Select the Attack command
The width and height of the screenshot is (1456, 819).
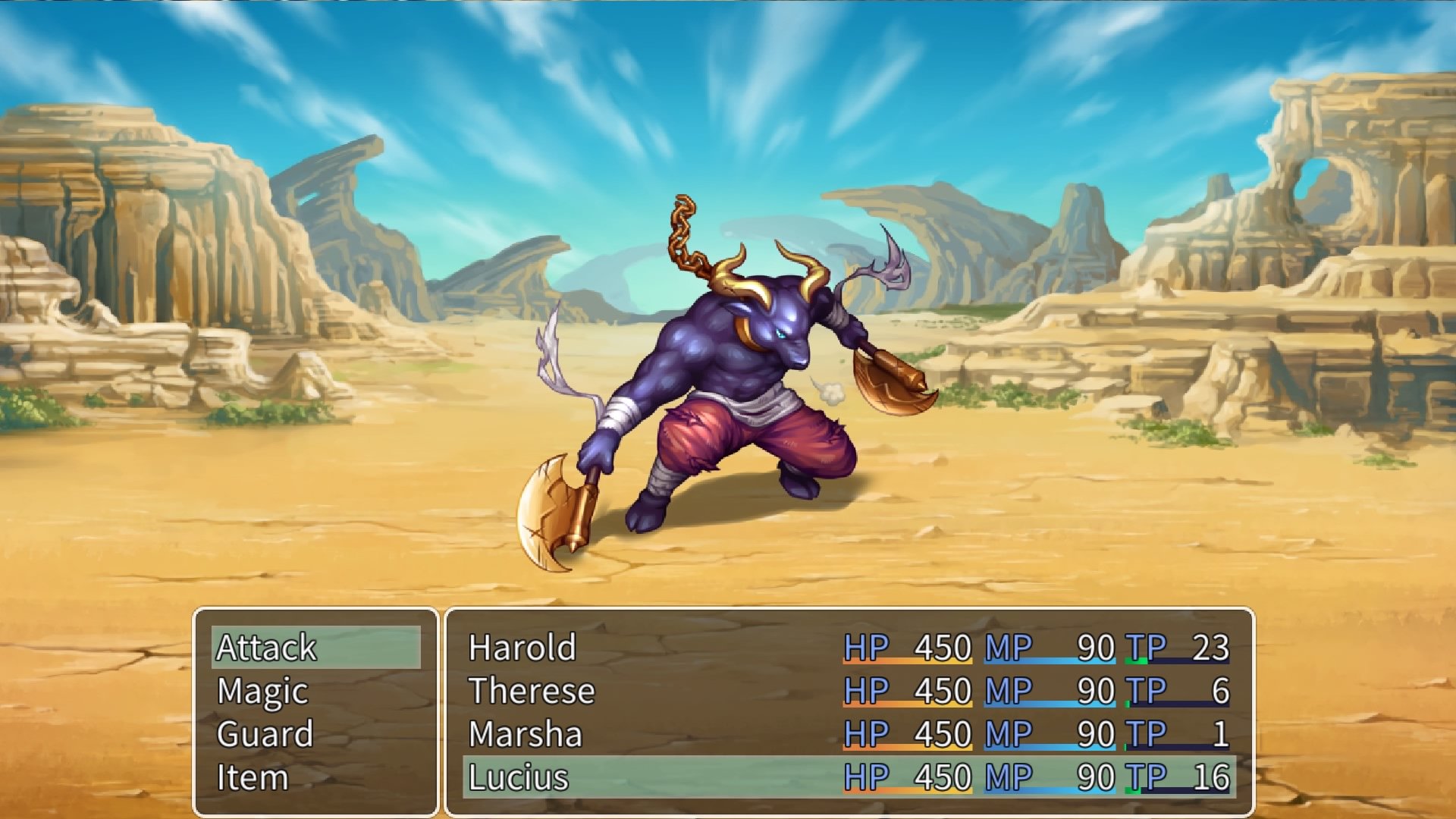tap(267, 648)
